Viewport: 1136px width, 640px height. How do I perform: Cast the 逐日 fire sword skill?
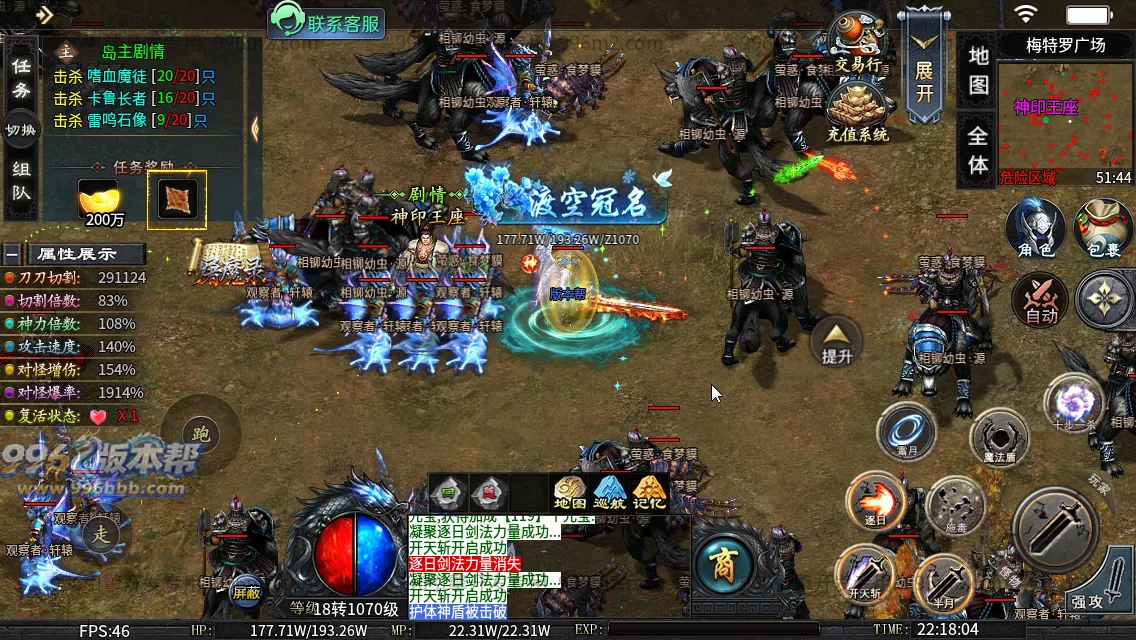pyautogui.click(x=875, y=500)
